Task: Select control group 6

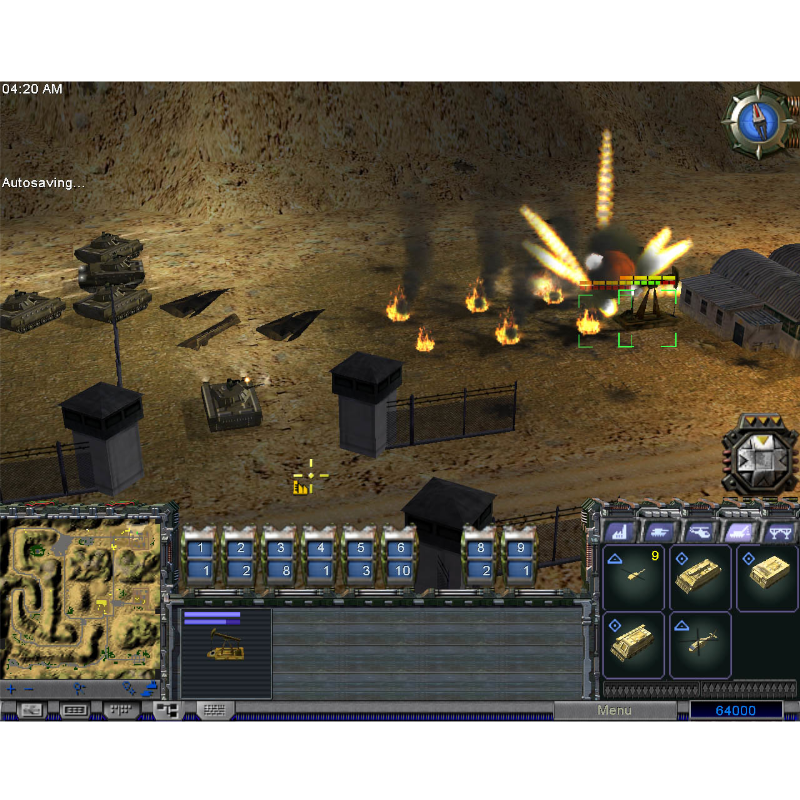Action: pos(399,560)
